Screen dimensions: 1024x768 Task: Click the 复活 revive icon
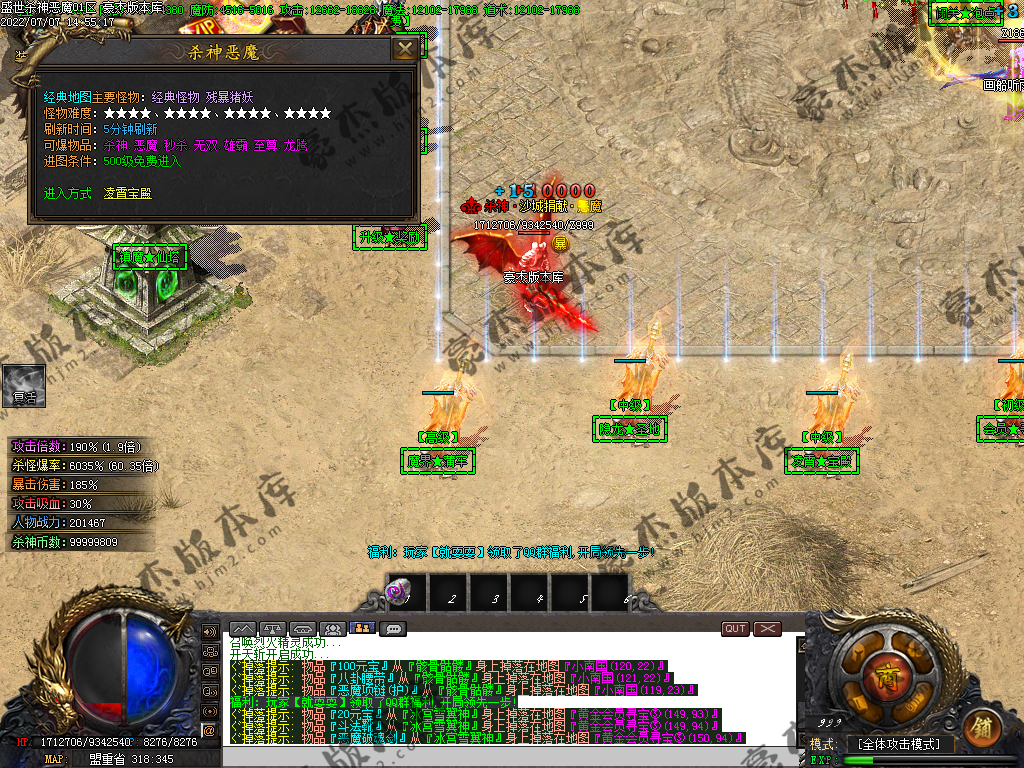pos(24,385)
